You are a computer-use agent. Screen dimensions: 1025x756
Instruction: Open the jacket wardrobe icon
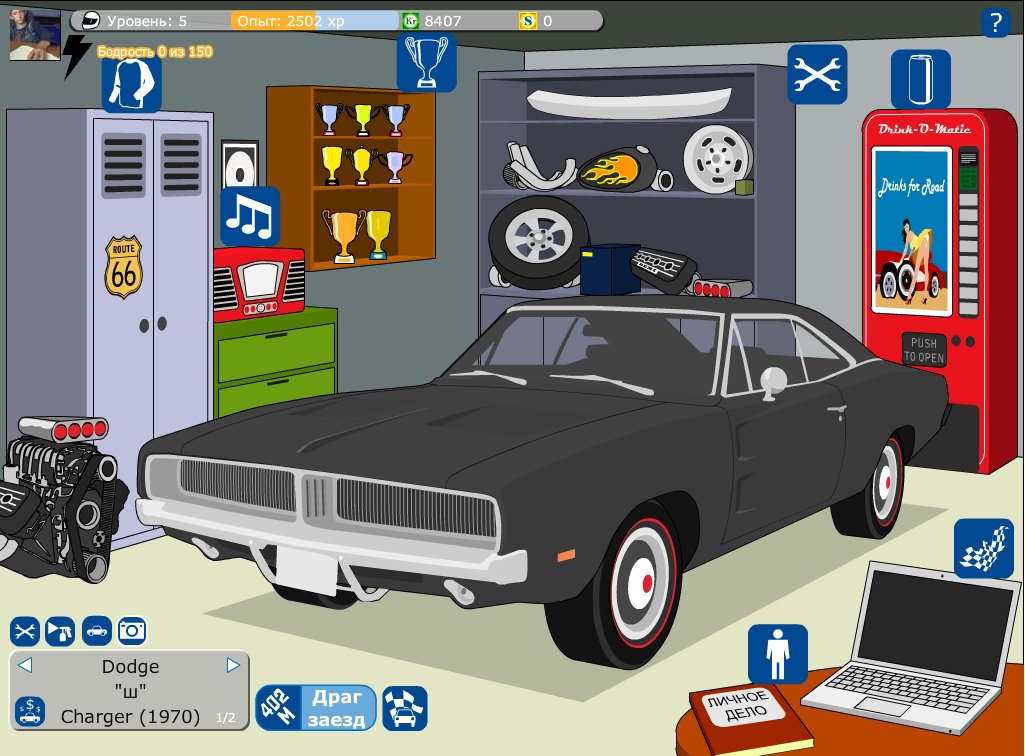pyautogui.click(x=131, y=82)
